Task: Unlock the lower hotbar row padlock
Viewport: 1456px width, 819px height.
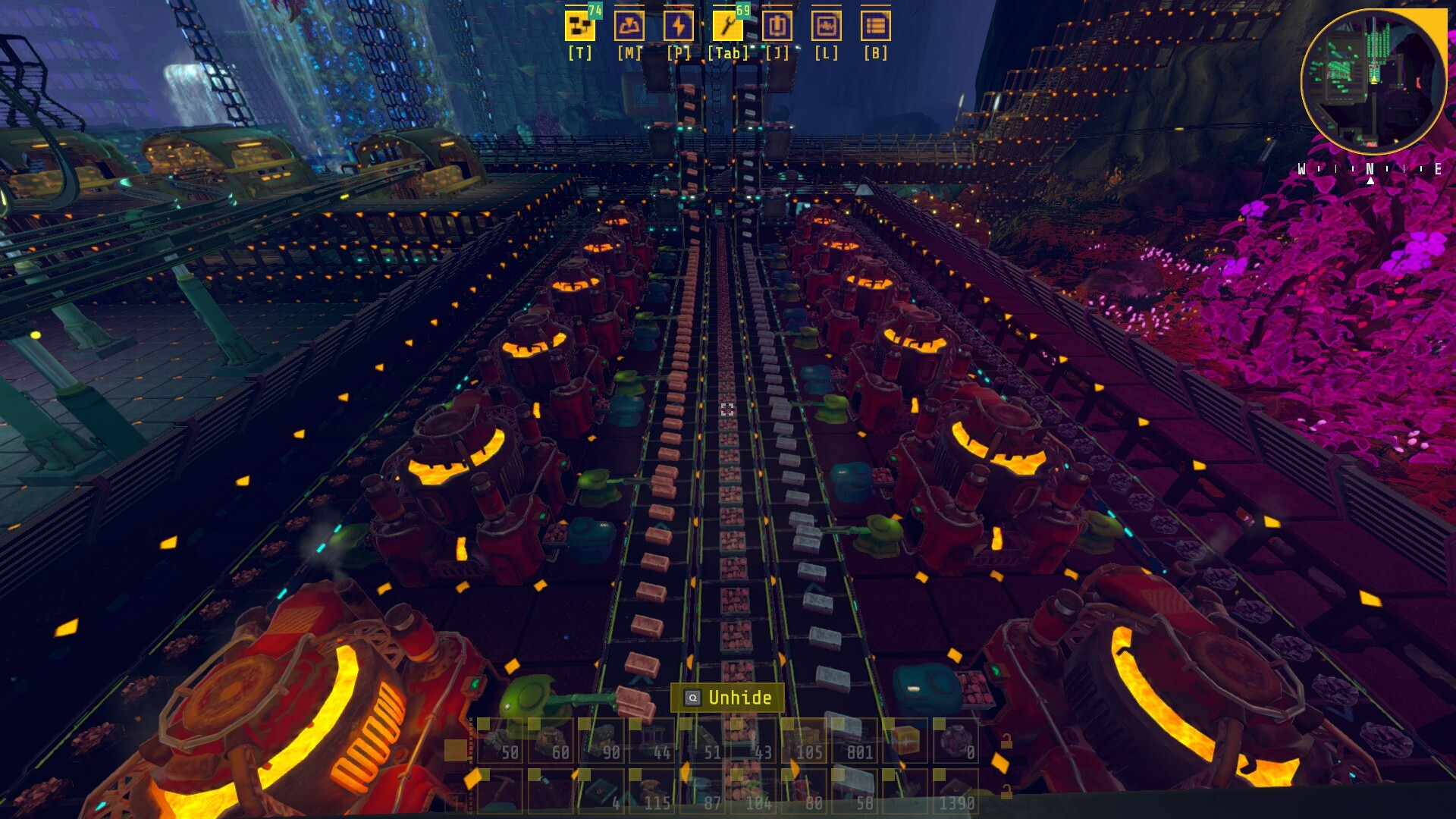Action: pos(1006,793)
